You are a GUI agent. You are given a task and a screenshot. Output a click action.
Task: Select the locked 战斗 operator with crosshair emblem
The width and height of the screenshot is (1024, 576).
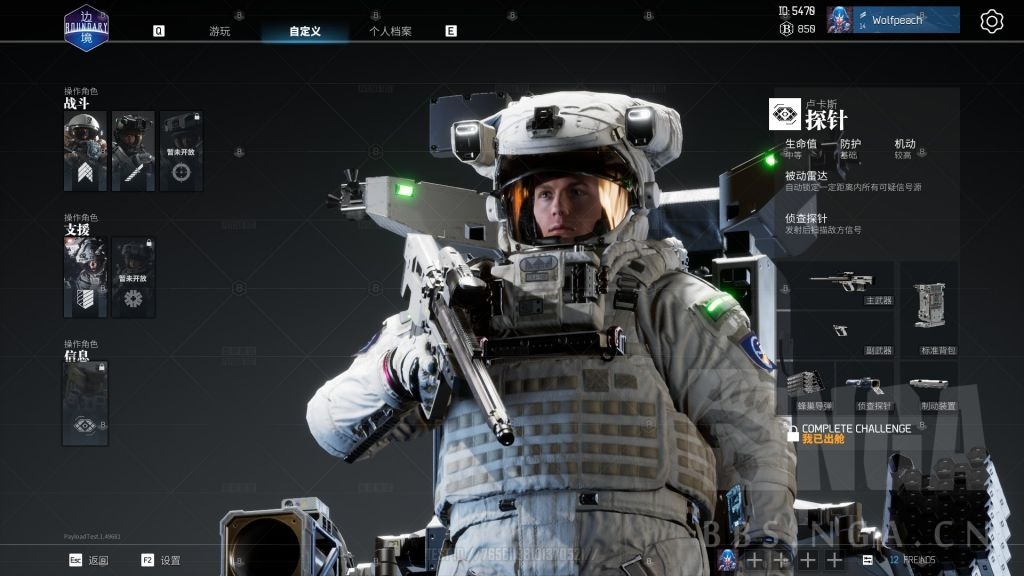click(x=181, y=151)
